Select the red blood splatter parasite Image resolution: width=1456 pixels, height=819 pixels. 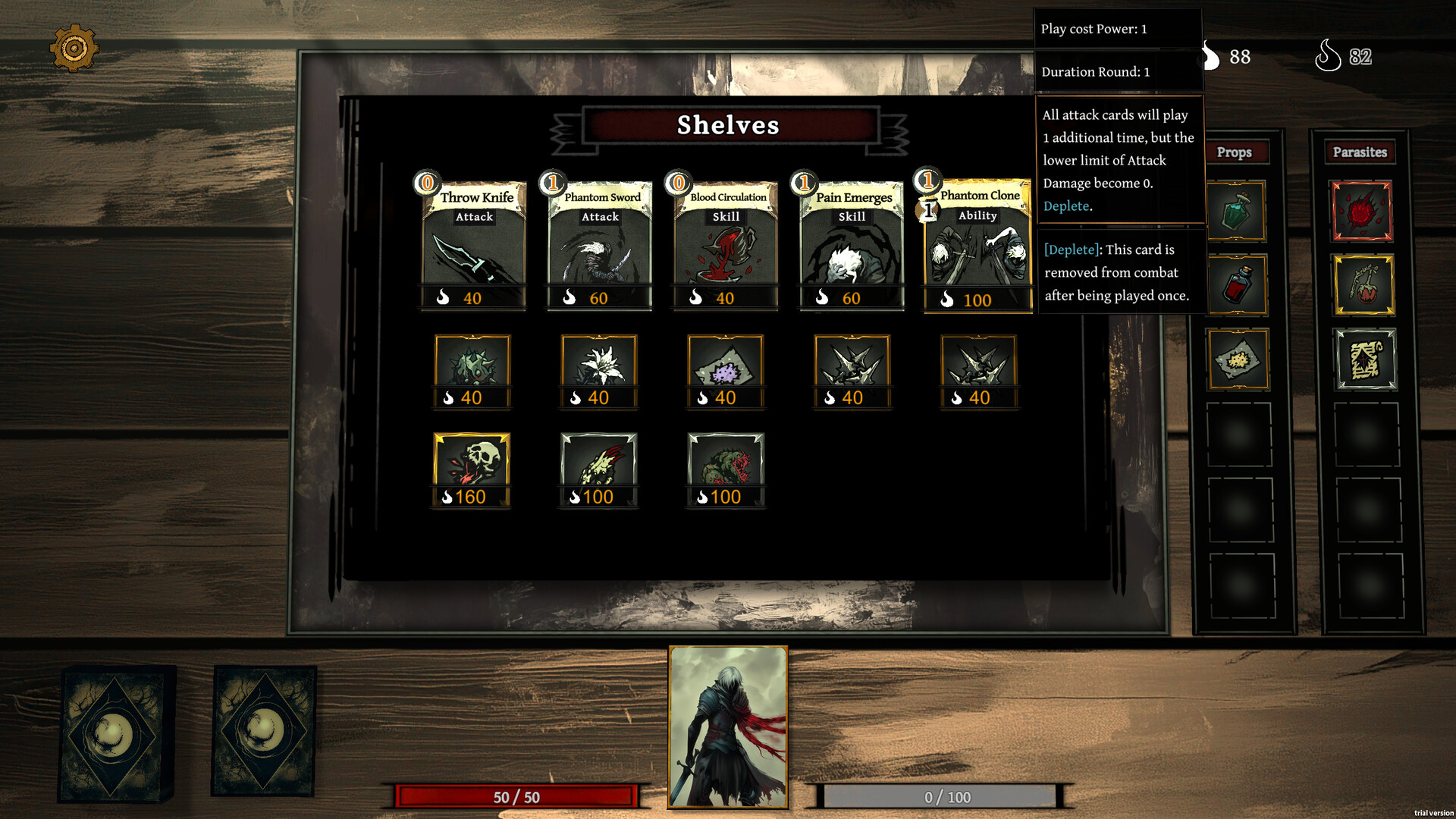(x=1362, y=212)
